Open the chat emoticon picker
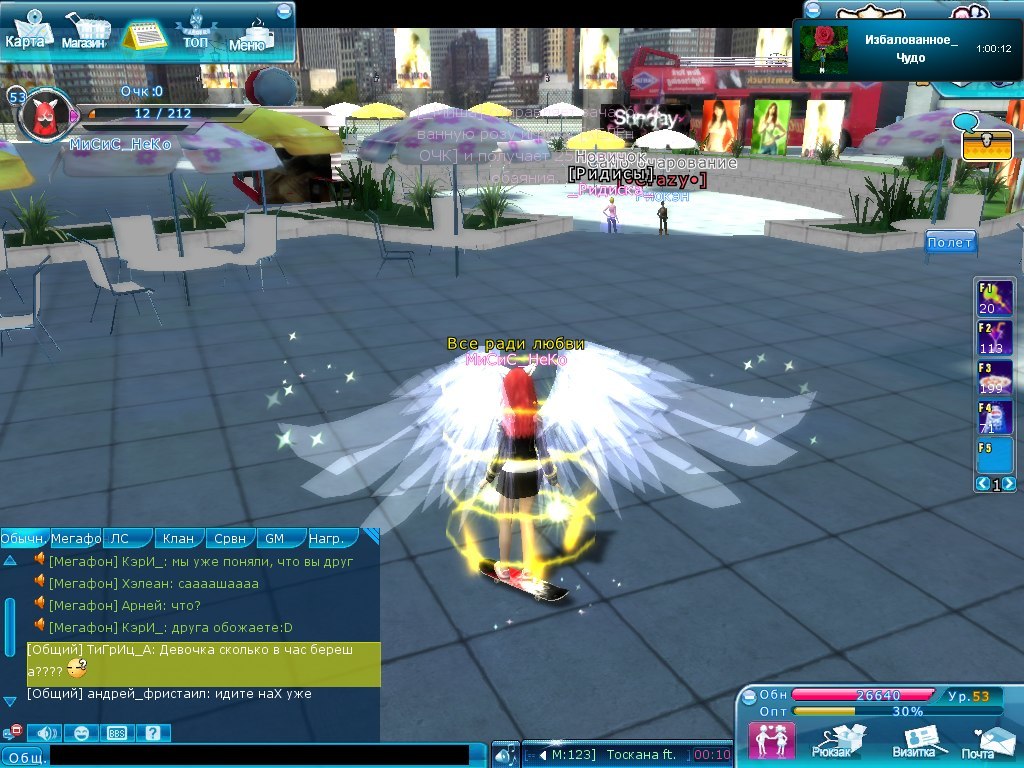Image resolution: width=1024 pixels, height=768 pixels. (x=82, y=733)
